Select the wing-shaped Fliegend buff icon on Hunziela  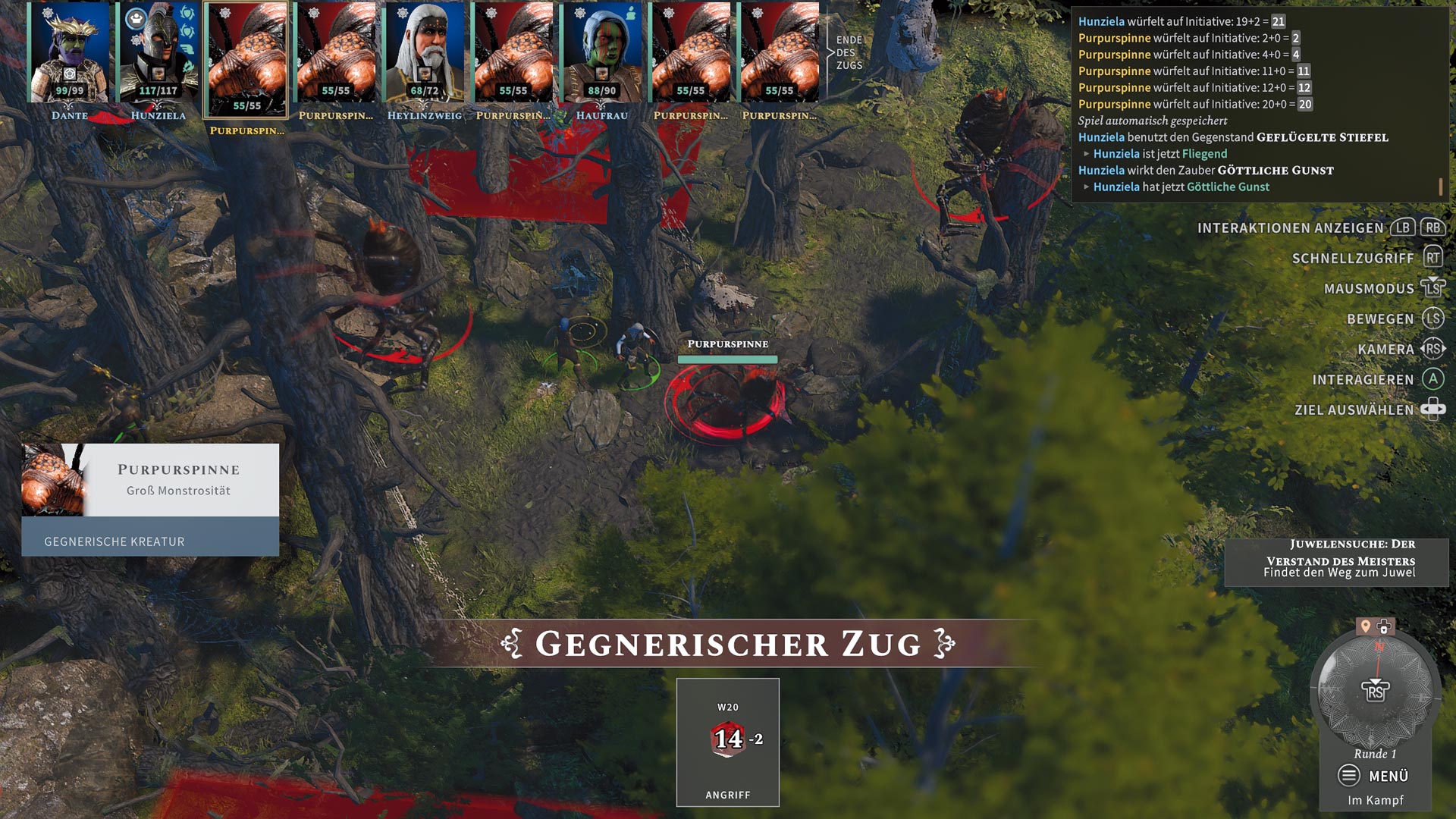coord(187,49)
